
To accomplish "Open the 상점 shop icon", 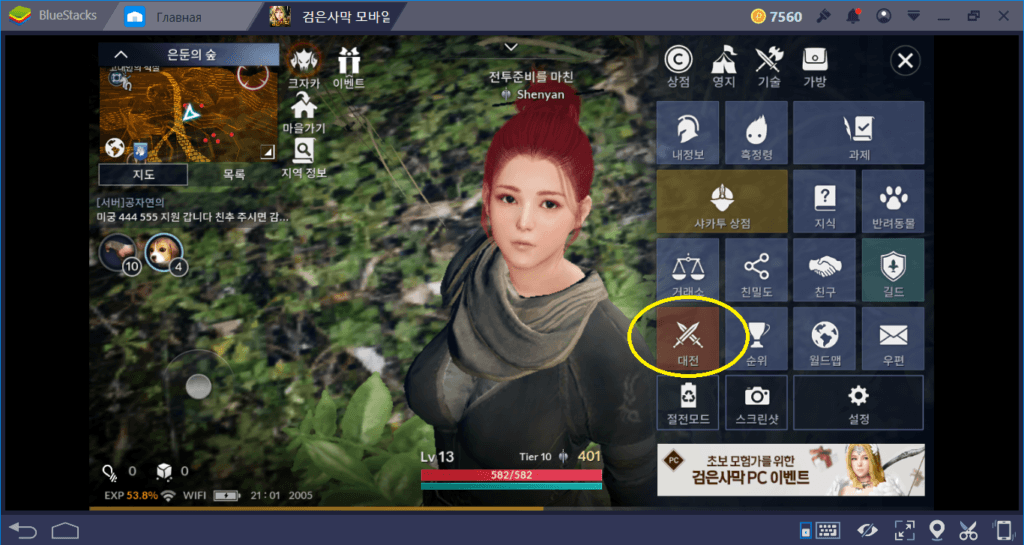I will (678, 66).
